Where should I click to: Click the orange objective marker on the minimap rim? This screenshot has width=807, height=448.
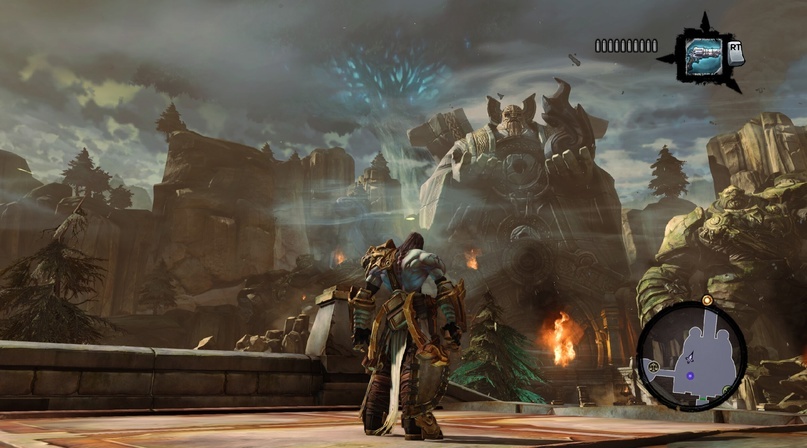tap(707, 300)
